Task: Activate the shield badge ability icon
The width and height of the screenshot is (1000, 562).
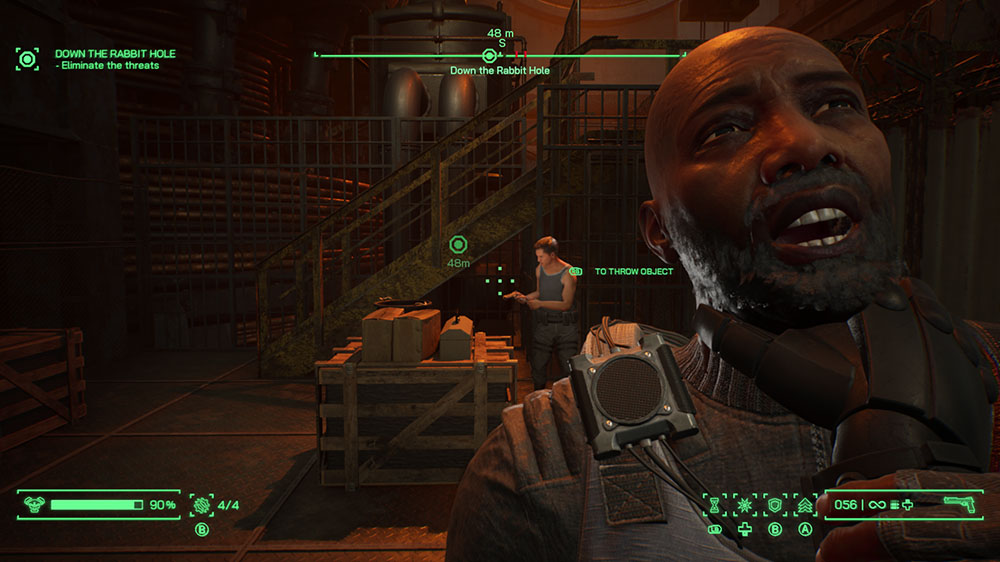Action: tap(774, 505)
